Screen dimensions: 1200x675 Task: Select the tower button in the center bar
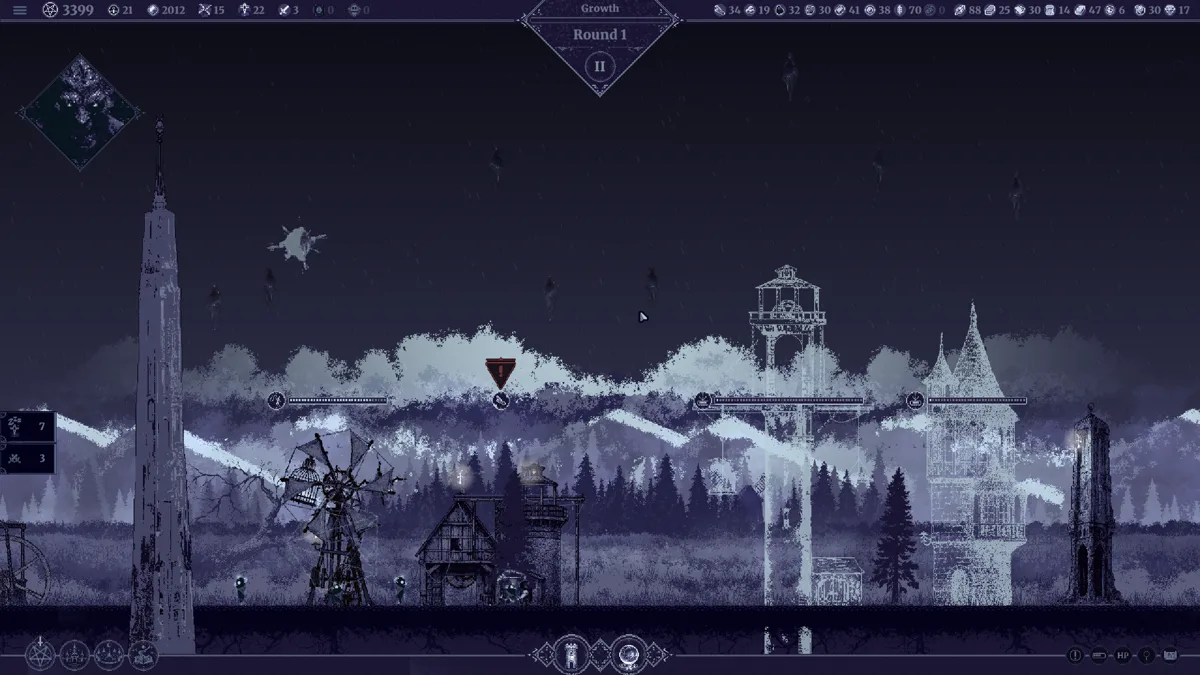point(572,654)
